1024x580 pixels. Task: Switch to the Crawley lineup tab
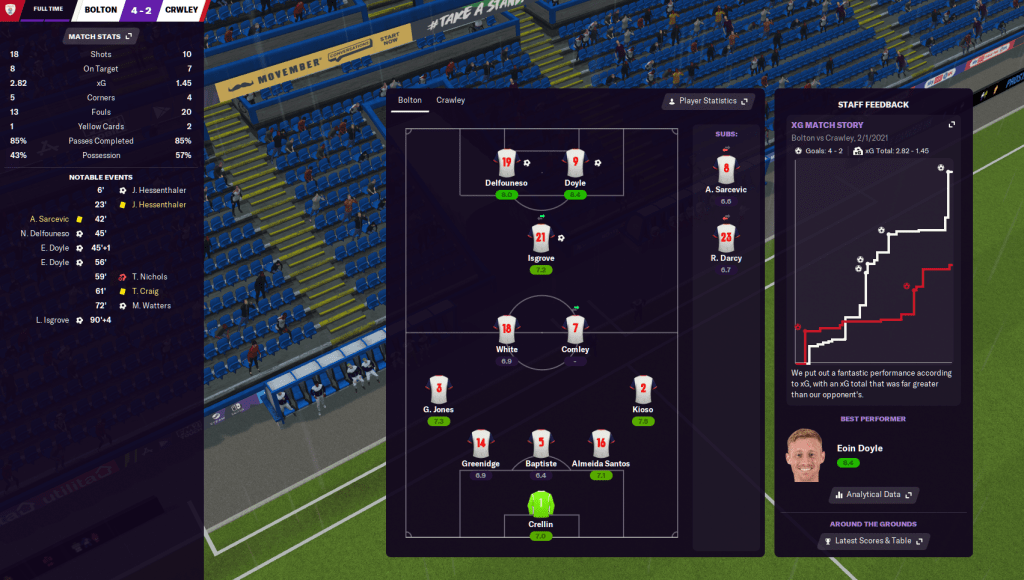pyautogui.click(x=450, y=100)
